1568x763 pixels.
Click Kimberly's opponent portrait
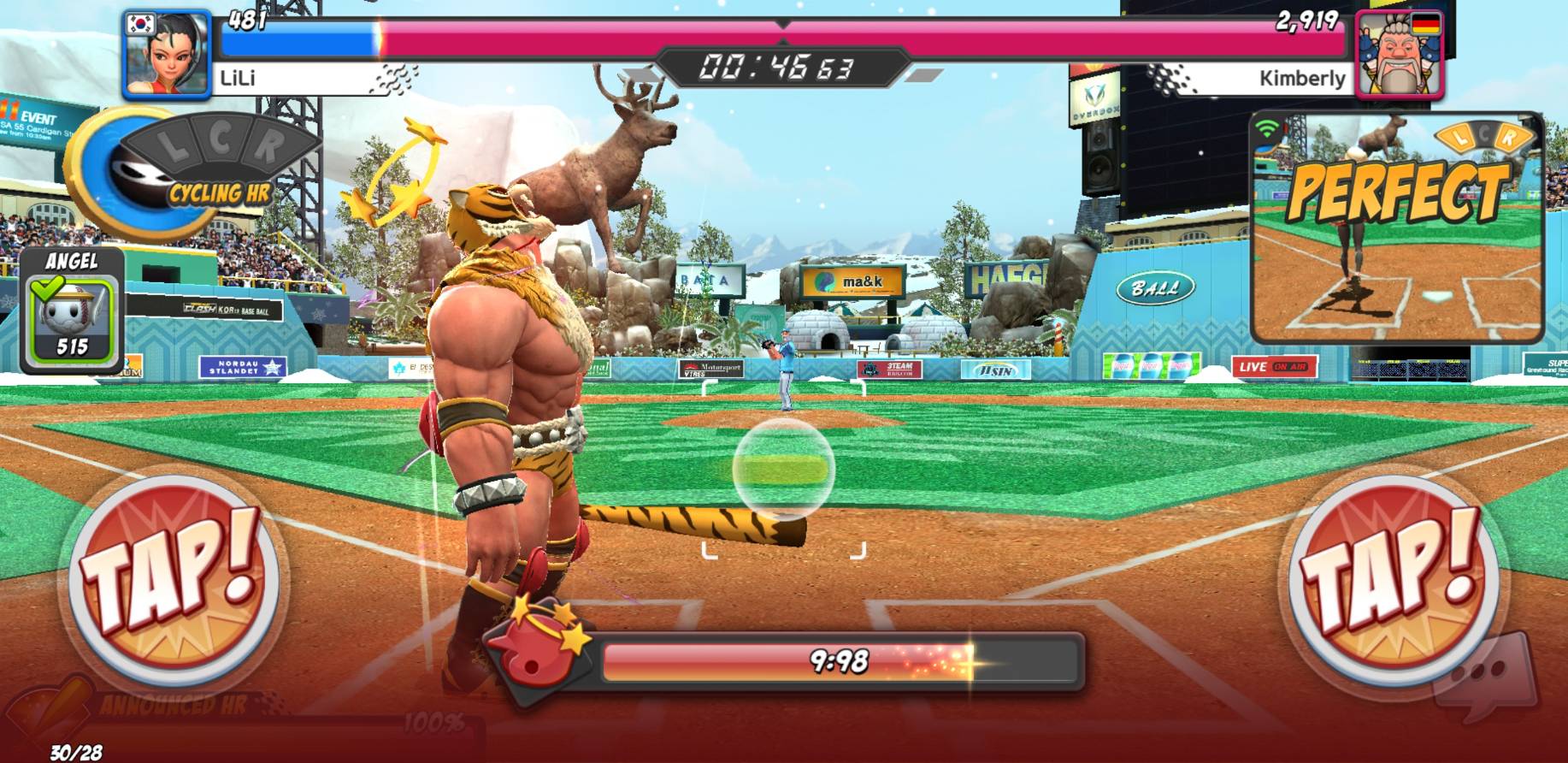pyautogui.click(x=1400, y=54)
